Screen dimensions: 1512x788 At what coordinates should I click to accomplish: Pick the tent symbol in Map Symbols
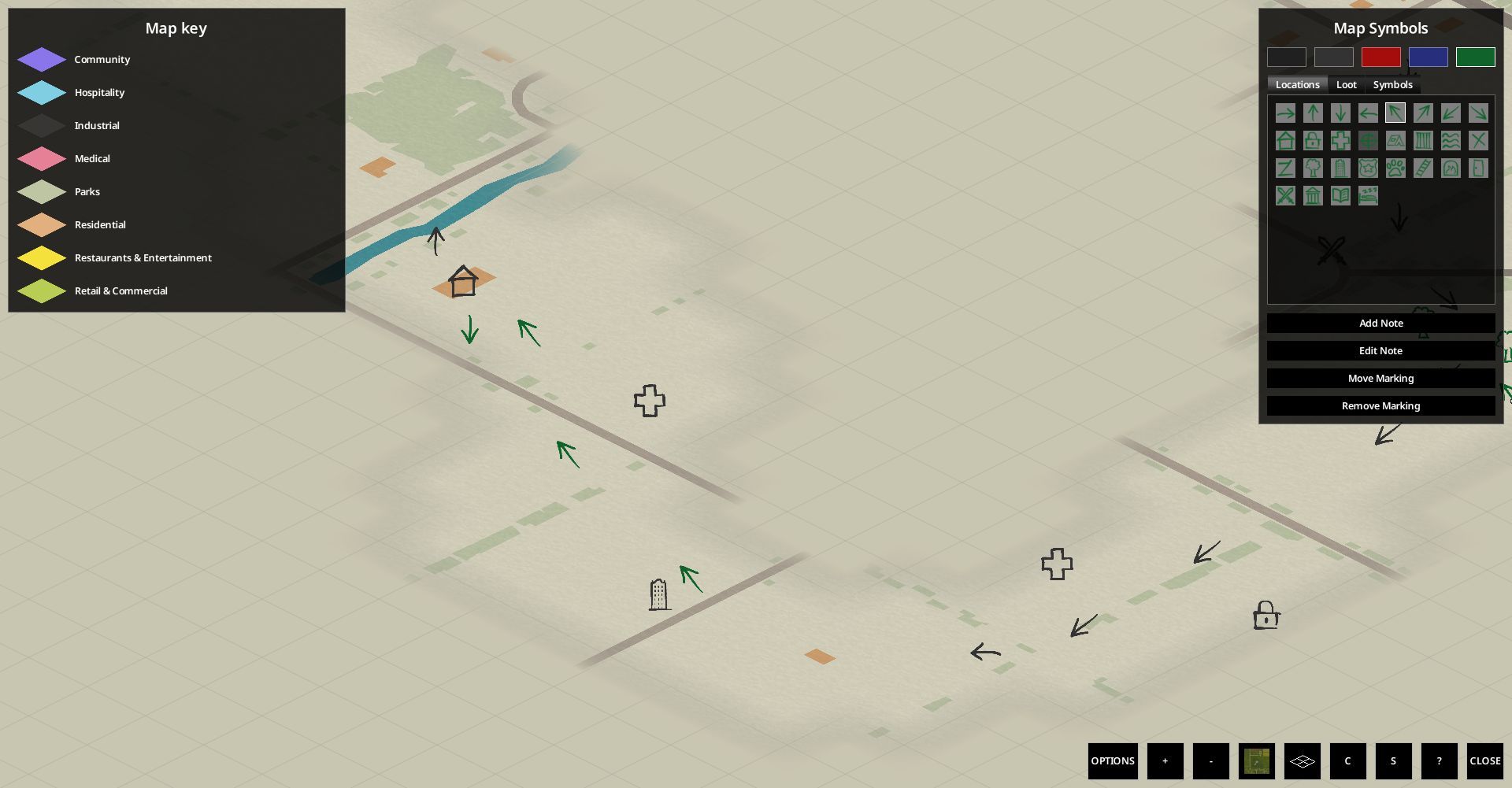pos(1396,140)
